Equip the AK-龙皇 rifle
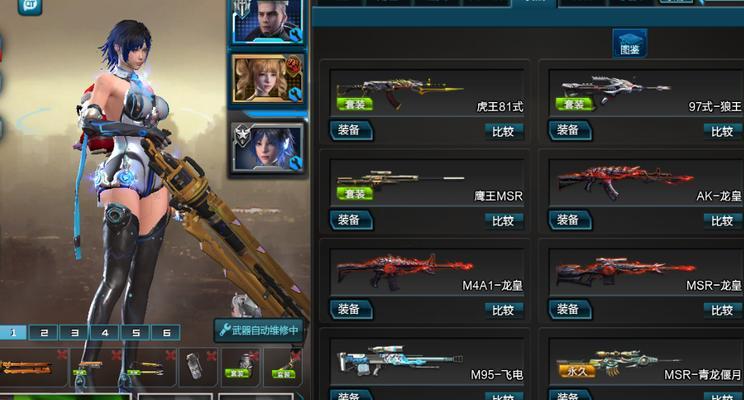Image resolution: width=744 pixels, height=400 pixels. tap(570, 220)
